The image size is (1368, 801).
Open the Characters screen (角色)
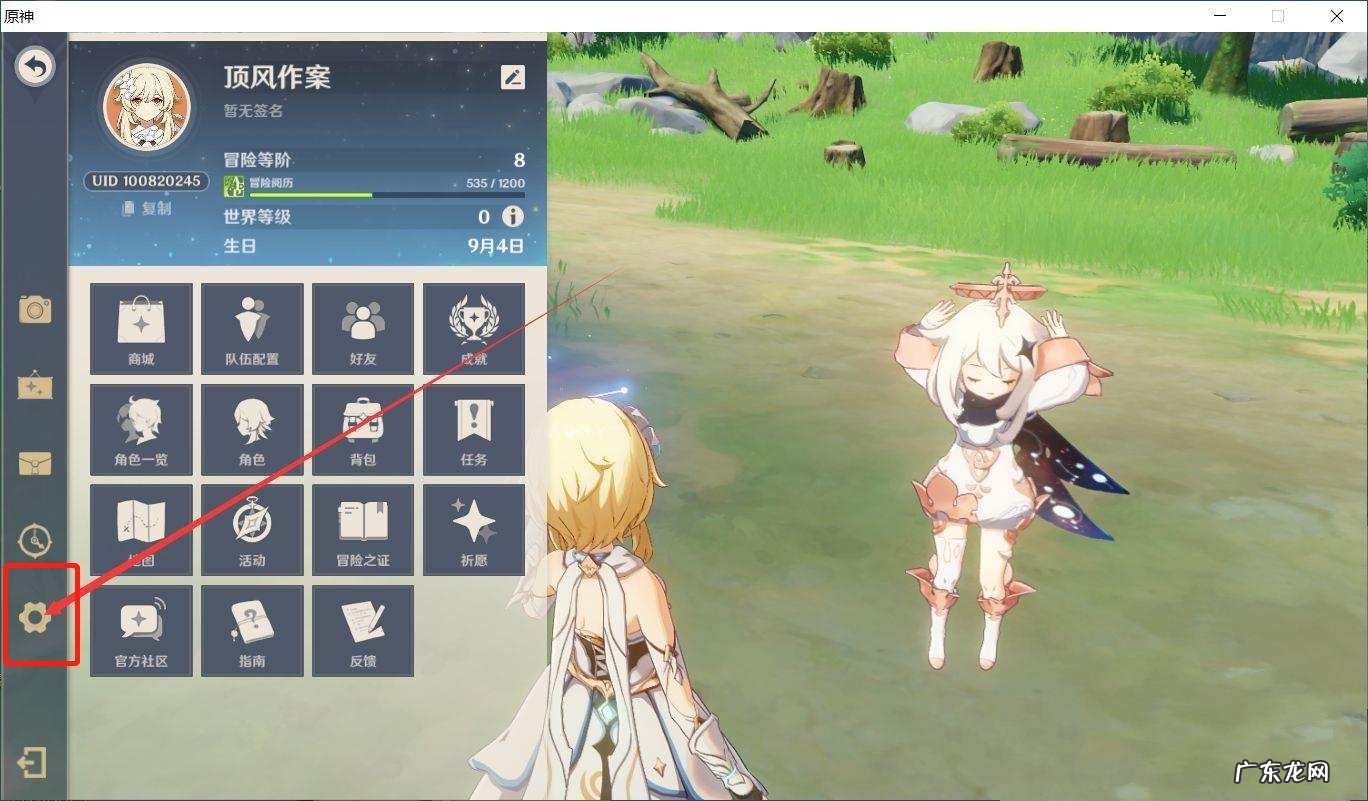(x=252, y=429)
